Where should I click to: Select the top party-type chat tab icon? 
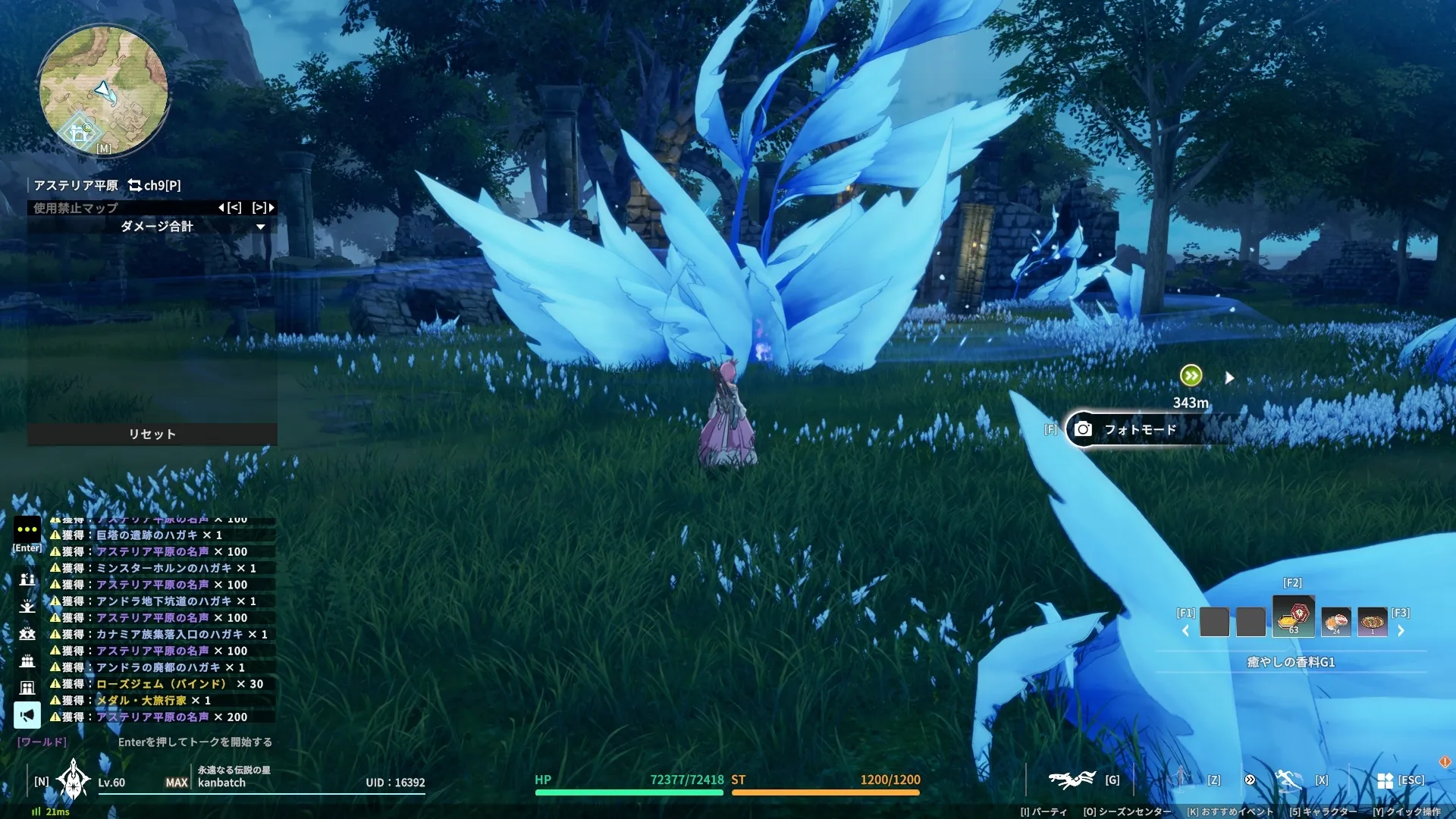coord(27,579)
